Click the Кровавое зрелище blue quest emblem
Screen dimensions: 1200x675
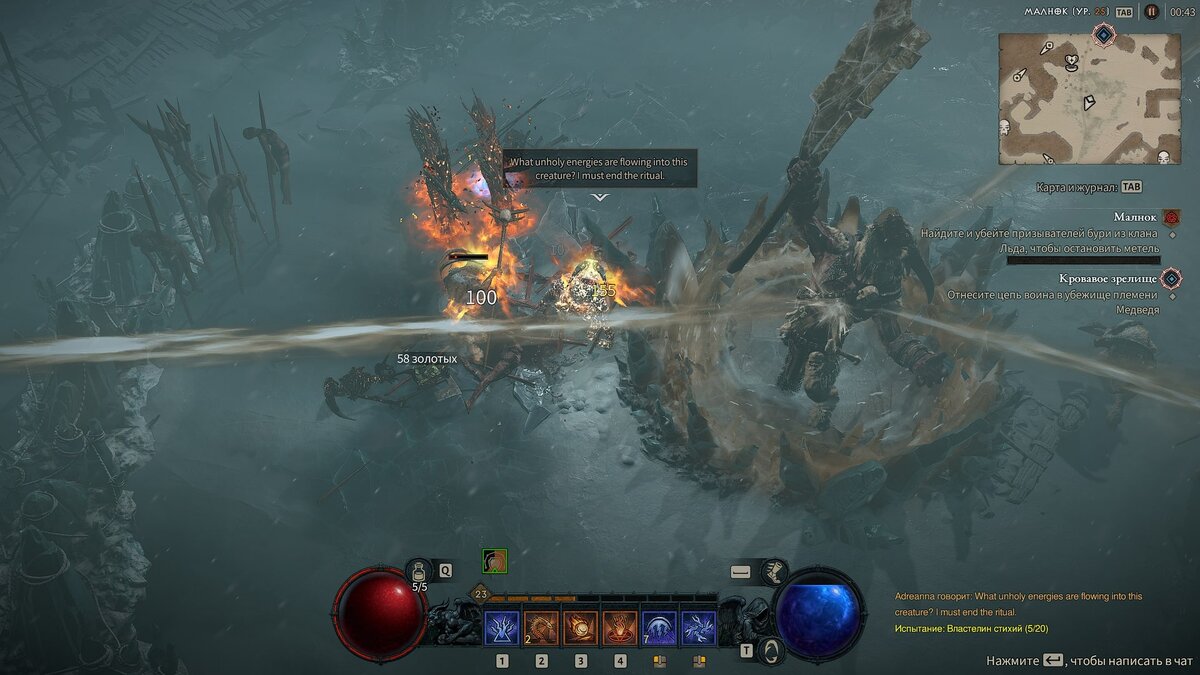1171,279
